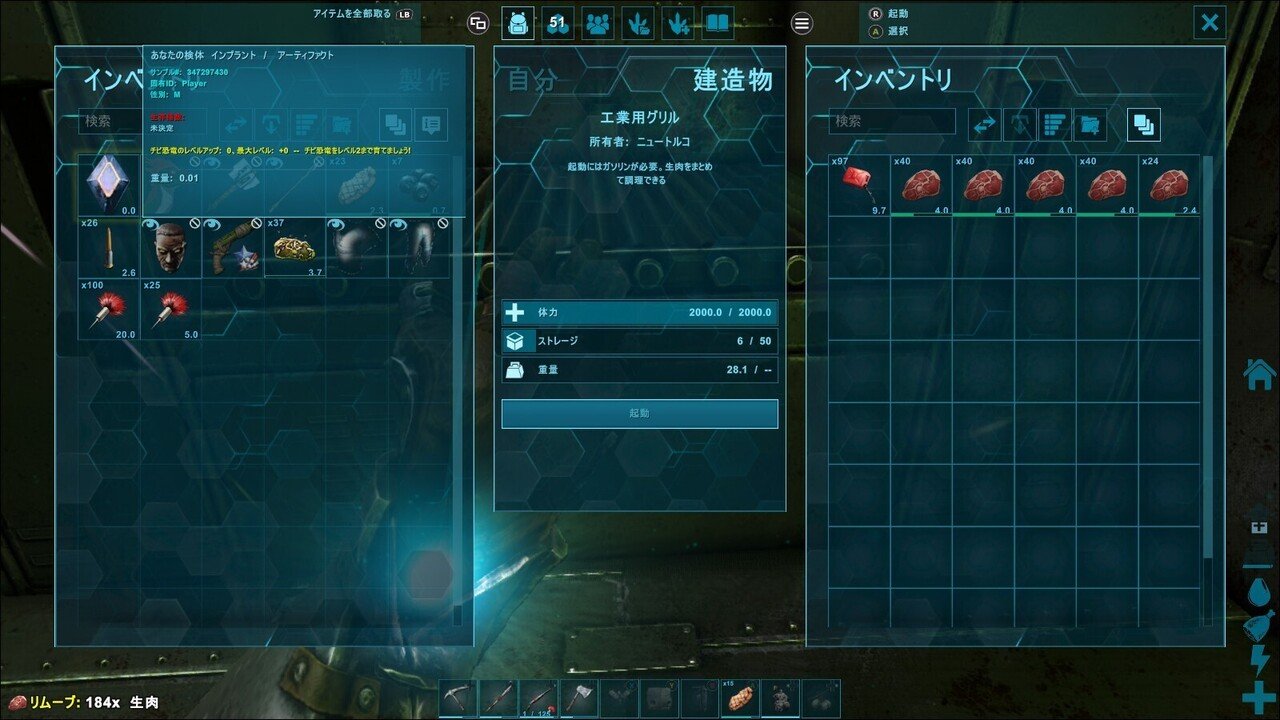Viewport: 1280px width, 720px height.
Task: Toggle the drop item icon in grill toolbar
Action: (x=1018, y=124)
